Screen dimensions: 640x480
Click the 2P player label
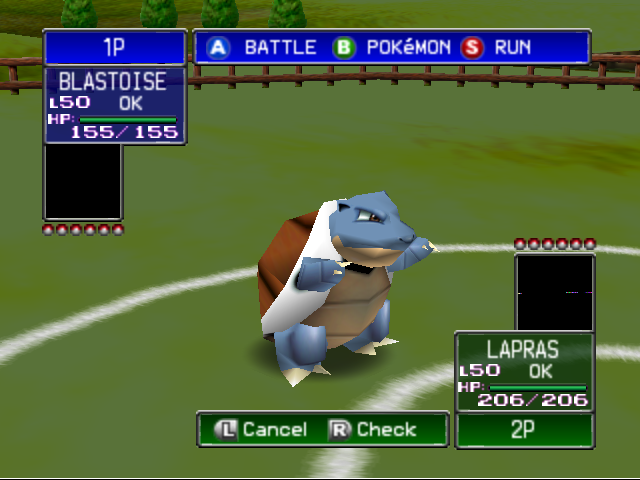pos(524,430)
